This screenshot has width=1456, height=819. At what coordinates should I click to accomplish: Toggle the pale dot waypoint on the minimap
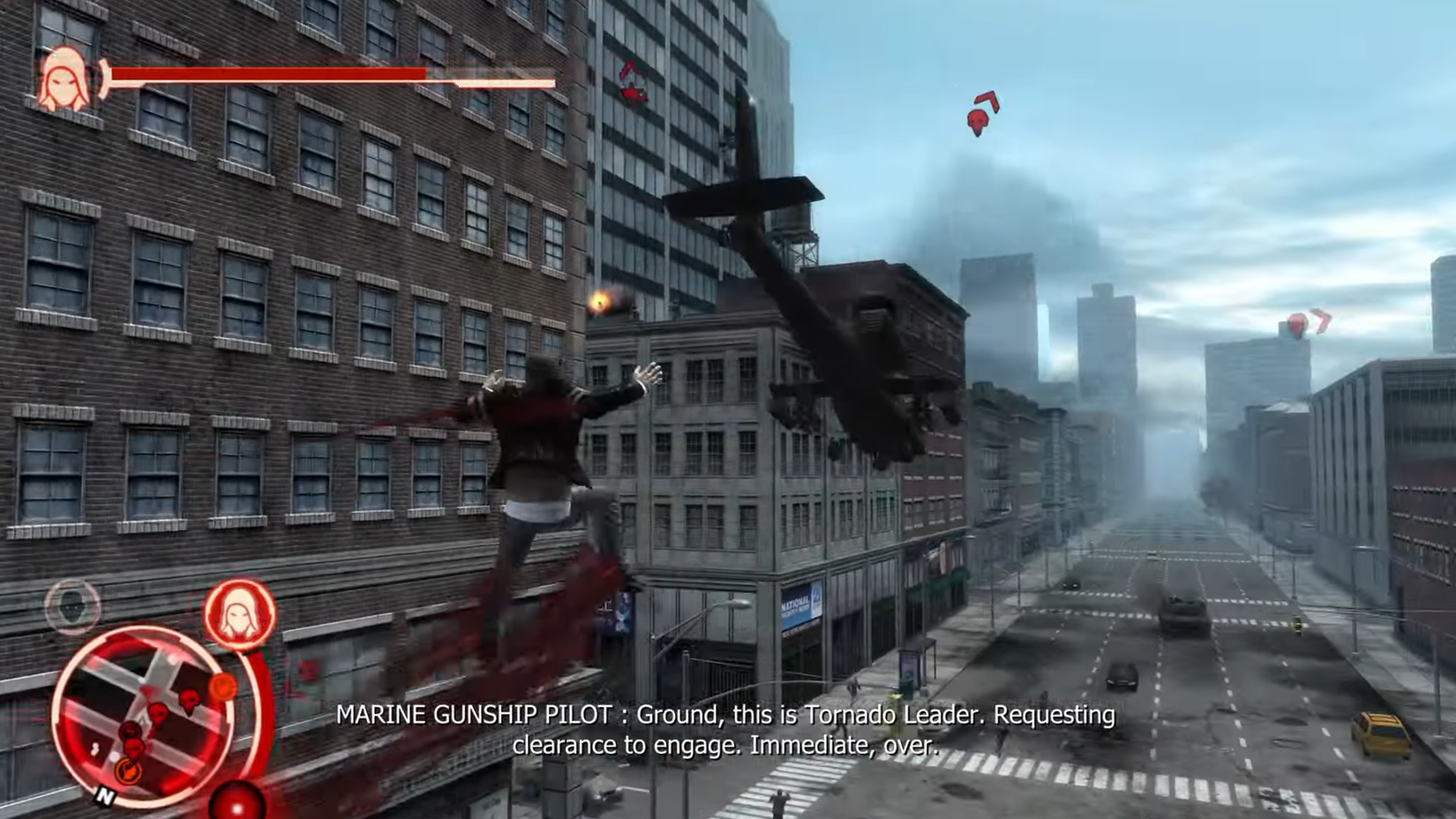point(114,757)
